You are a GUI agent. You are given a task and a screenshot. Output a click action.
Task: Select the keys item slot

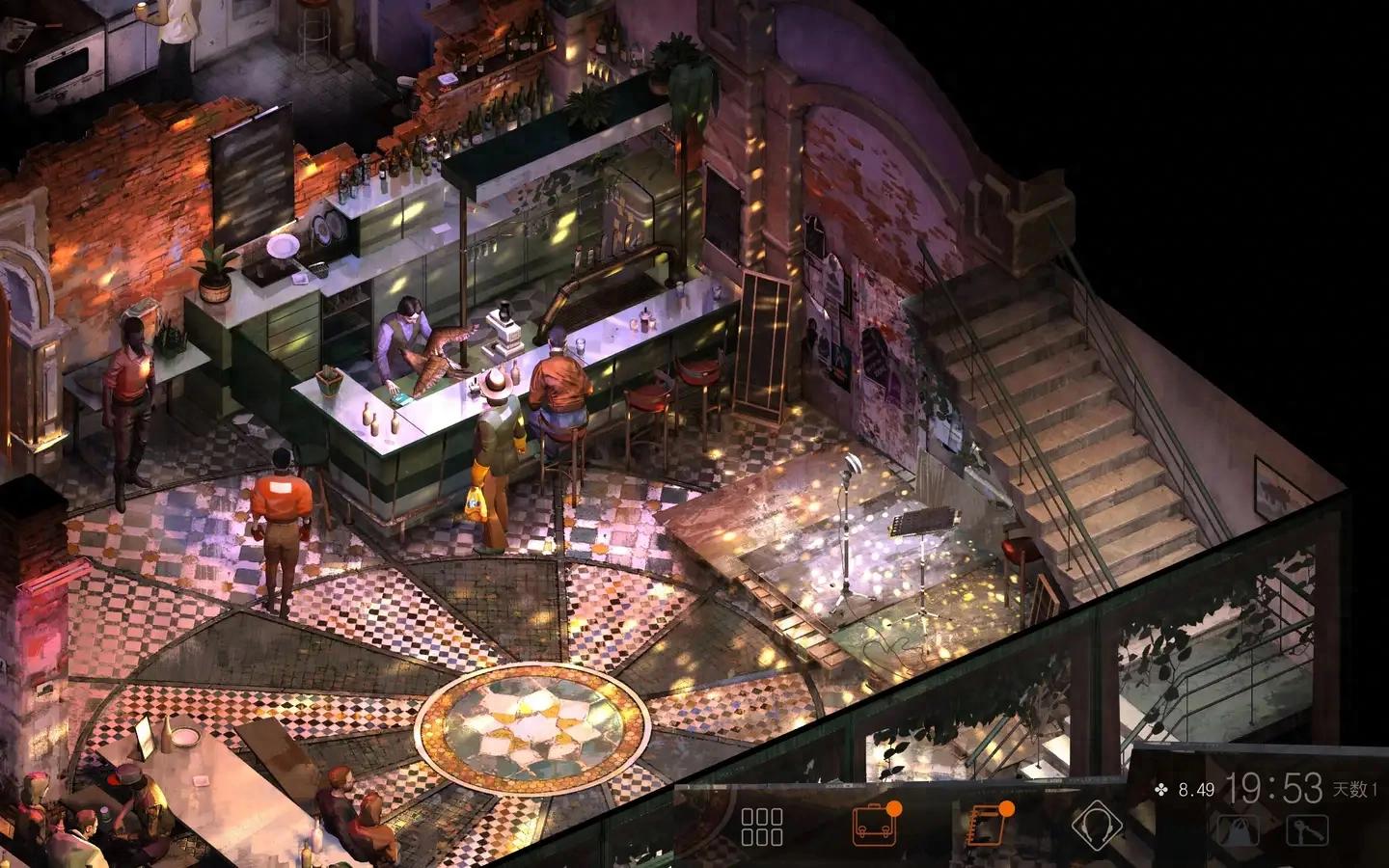click(x=1307, y=829)
